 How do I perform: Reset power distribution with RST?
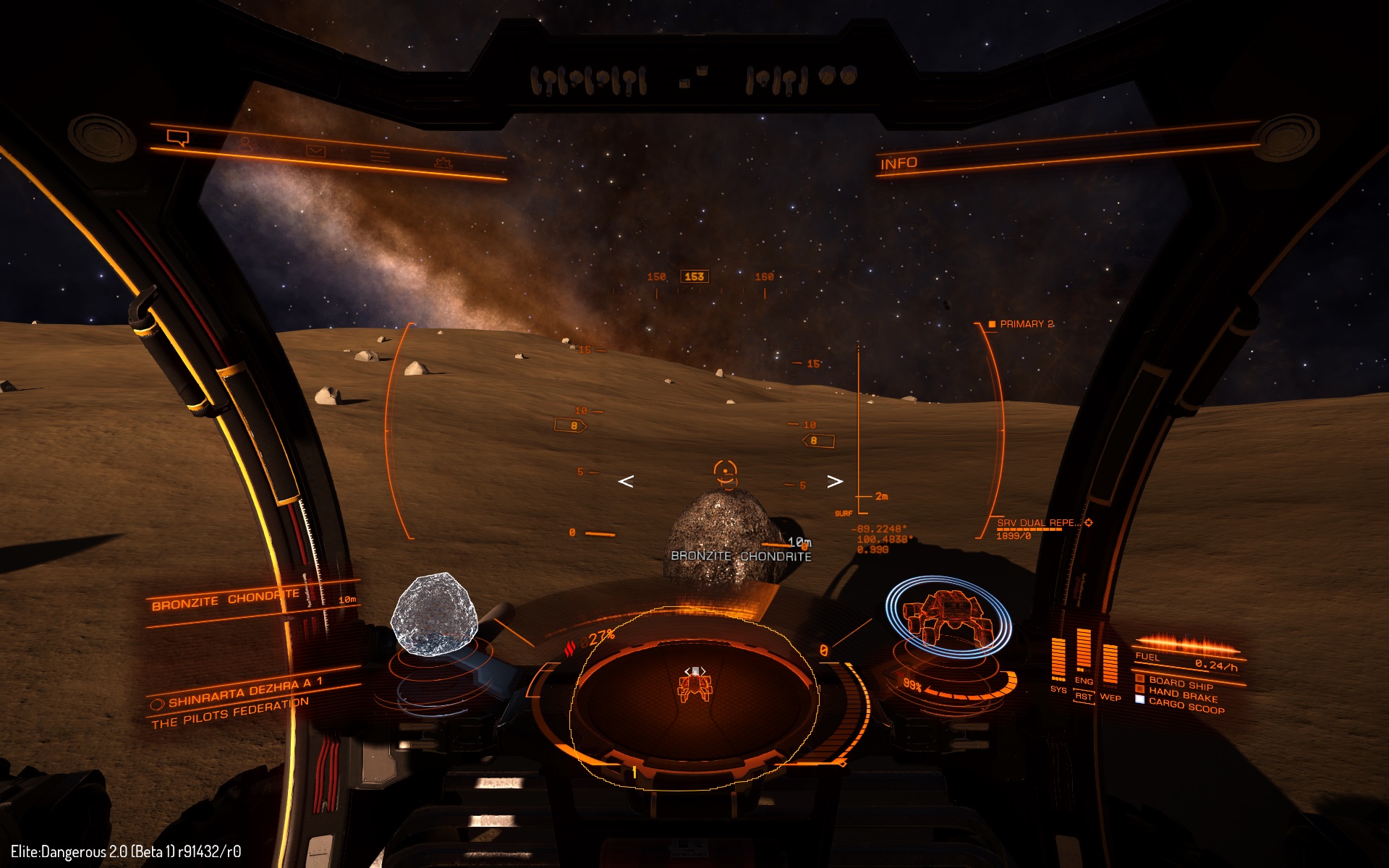(x=1083, y=697)
